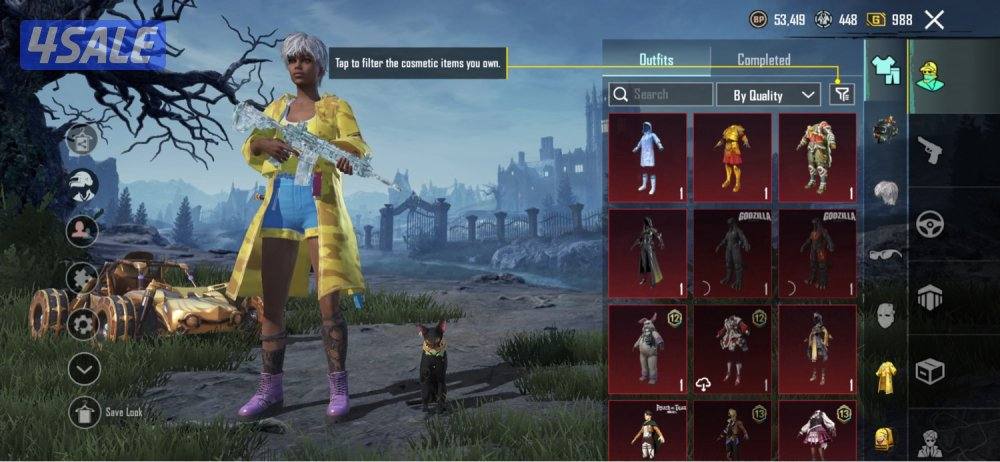
Task: Select the yellow coat clothing category
Action: (886, 376)
